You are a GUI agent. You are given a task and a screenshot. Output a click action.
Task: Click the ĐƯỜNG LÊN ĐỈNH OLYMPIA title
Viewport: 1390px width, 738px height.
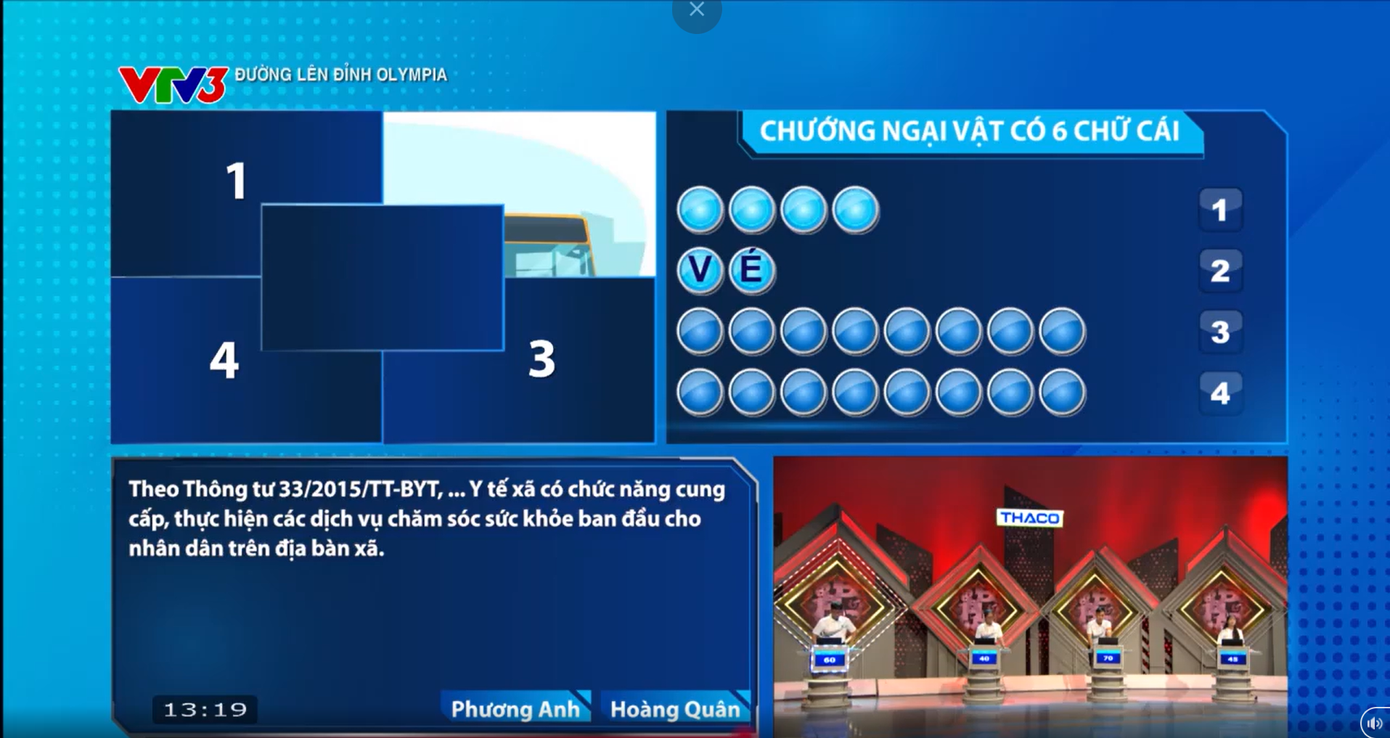tap(340, 73)
